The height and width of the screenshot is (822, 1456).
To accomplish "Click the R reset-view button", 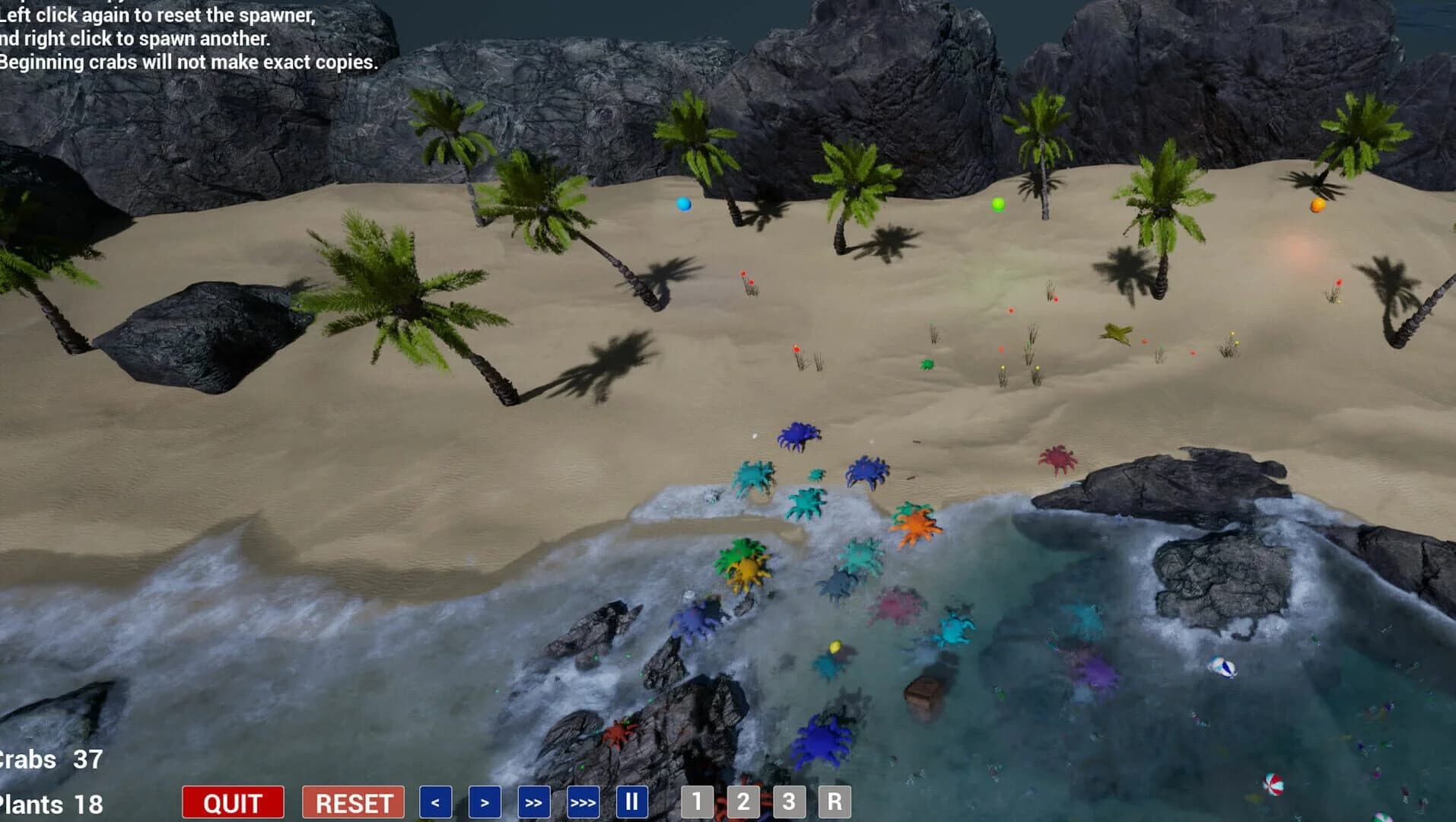I will pyautogui.click(x=834, y=801).
